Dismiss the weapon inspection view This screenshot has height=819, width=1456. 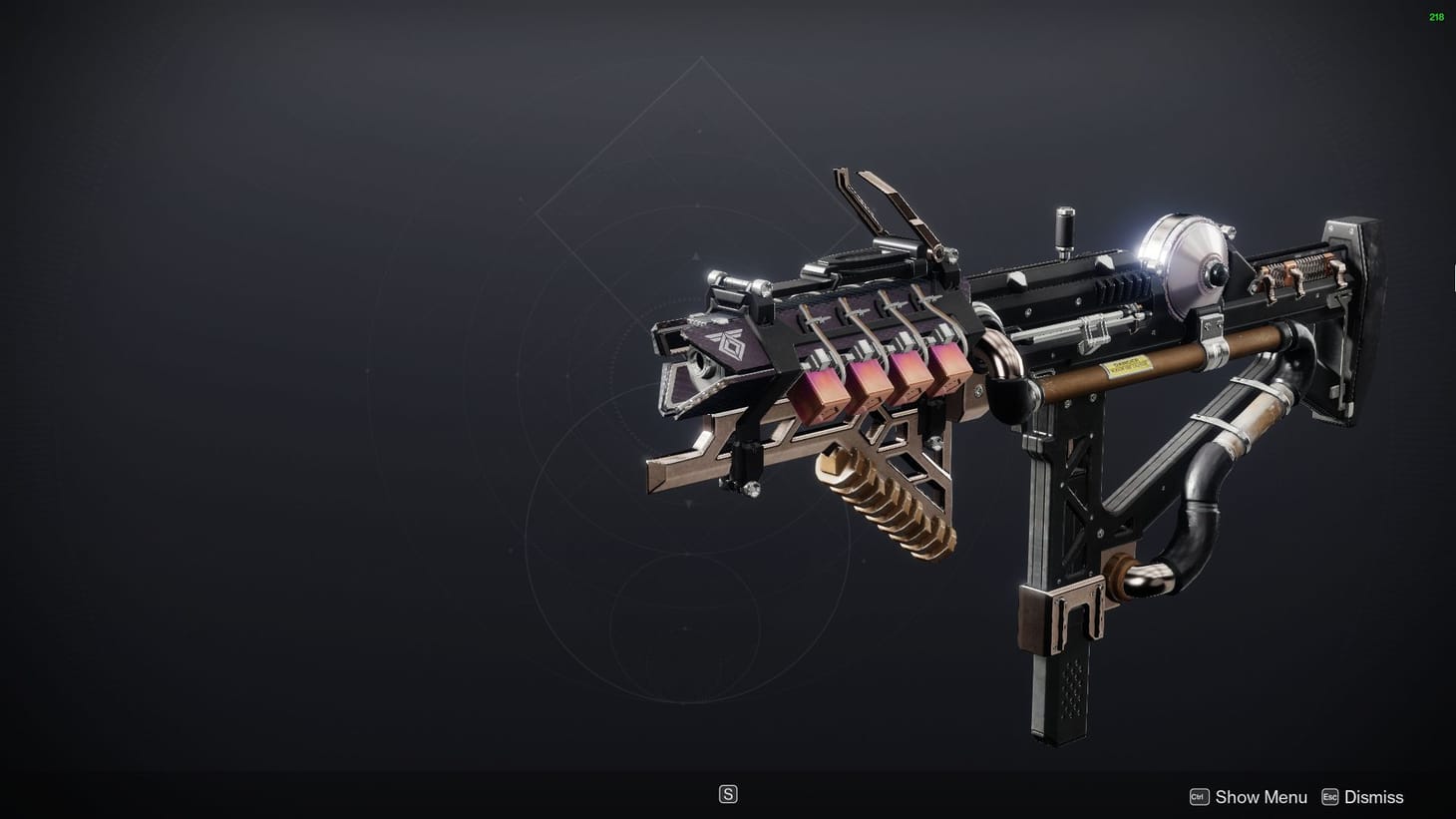click(x=1373, y=797)
